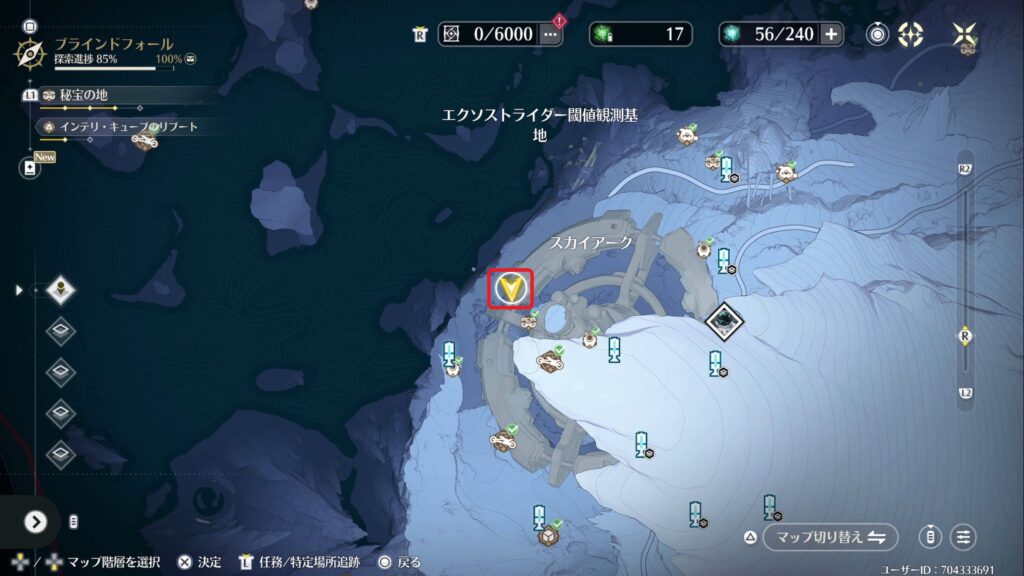Select the yellow V marker in red frame
Screen dimensions: 1024x576
[x=511, y=289]
